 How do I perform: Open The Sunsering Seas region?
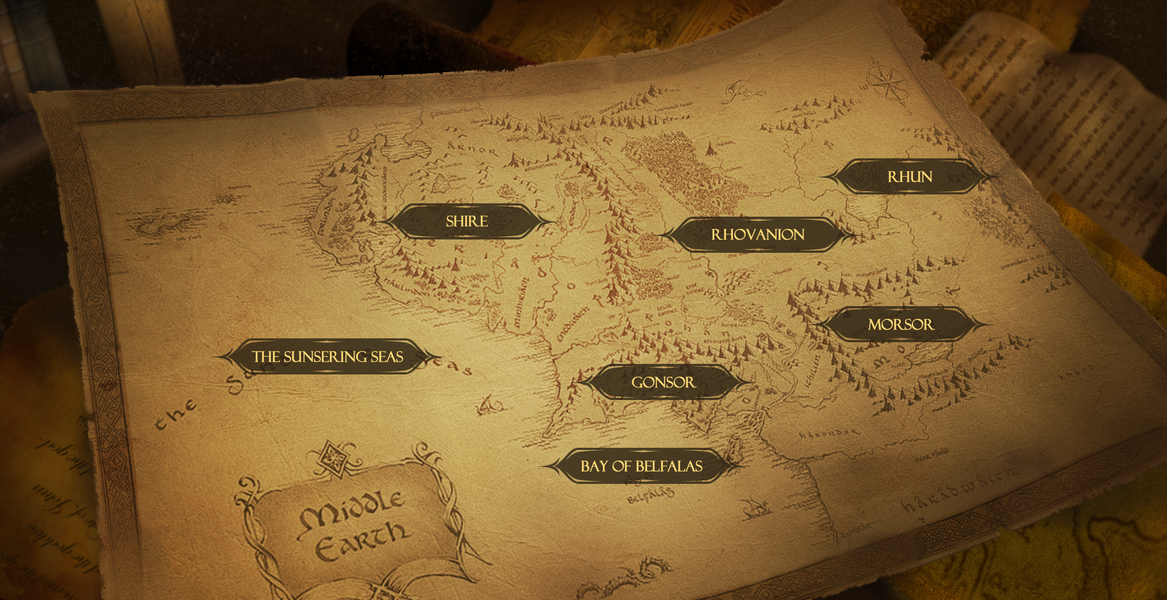(x=328, y=357)
